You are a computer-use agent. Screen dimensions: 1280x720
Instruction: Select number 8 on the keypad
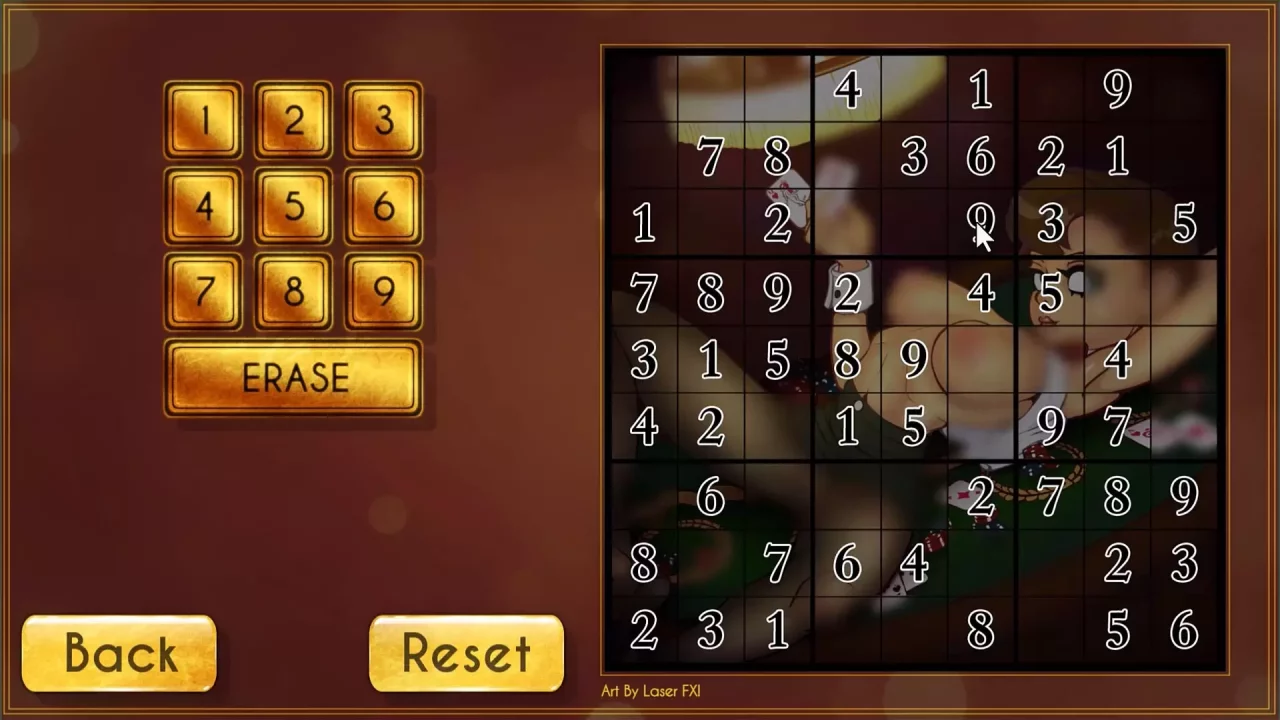point(293,293)
